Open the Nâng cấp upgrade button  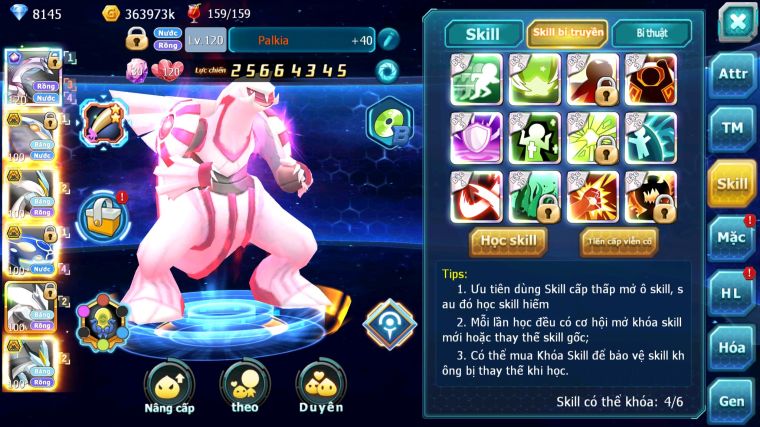click(169, 388)
